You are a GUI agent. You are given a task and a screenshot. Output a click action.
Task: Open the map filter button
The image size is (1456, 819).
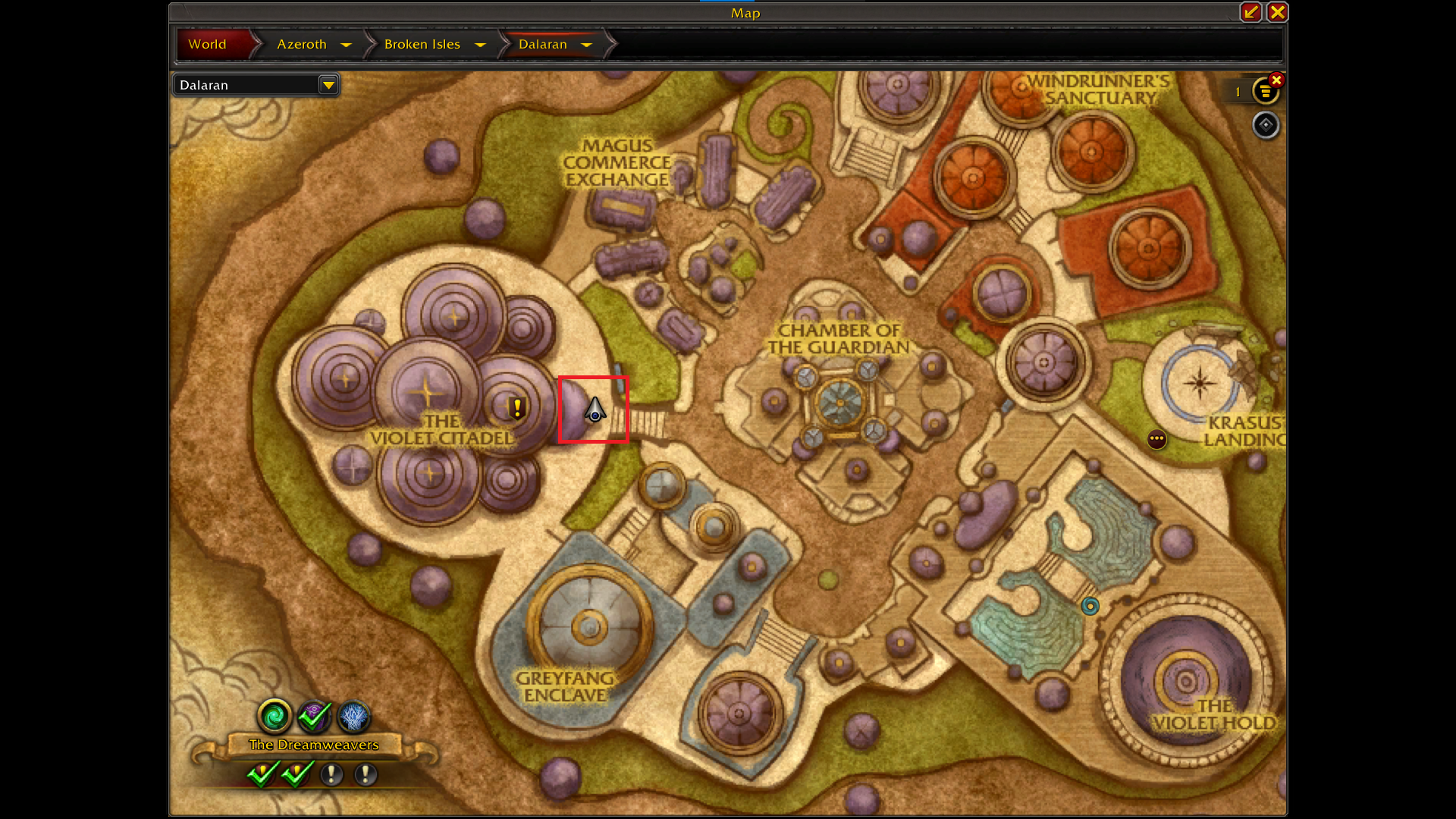(x=1264, y=92)
